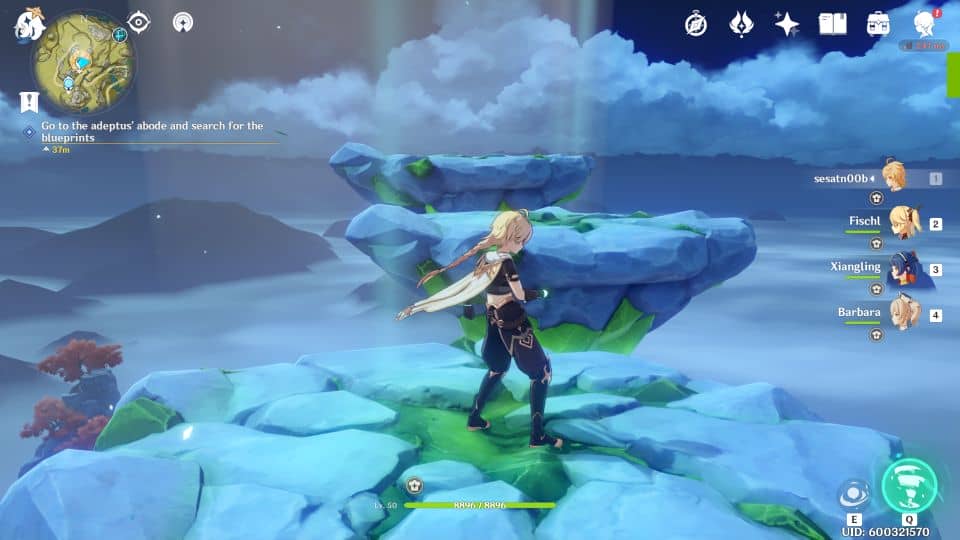Select the adeptus' abode quest objective
The width and height of the screenshot is (960, 540).
click(x=150, y=132)
